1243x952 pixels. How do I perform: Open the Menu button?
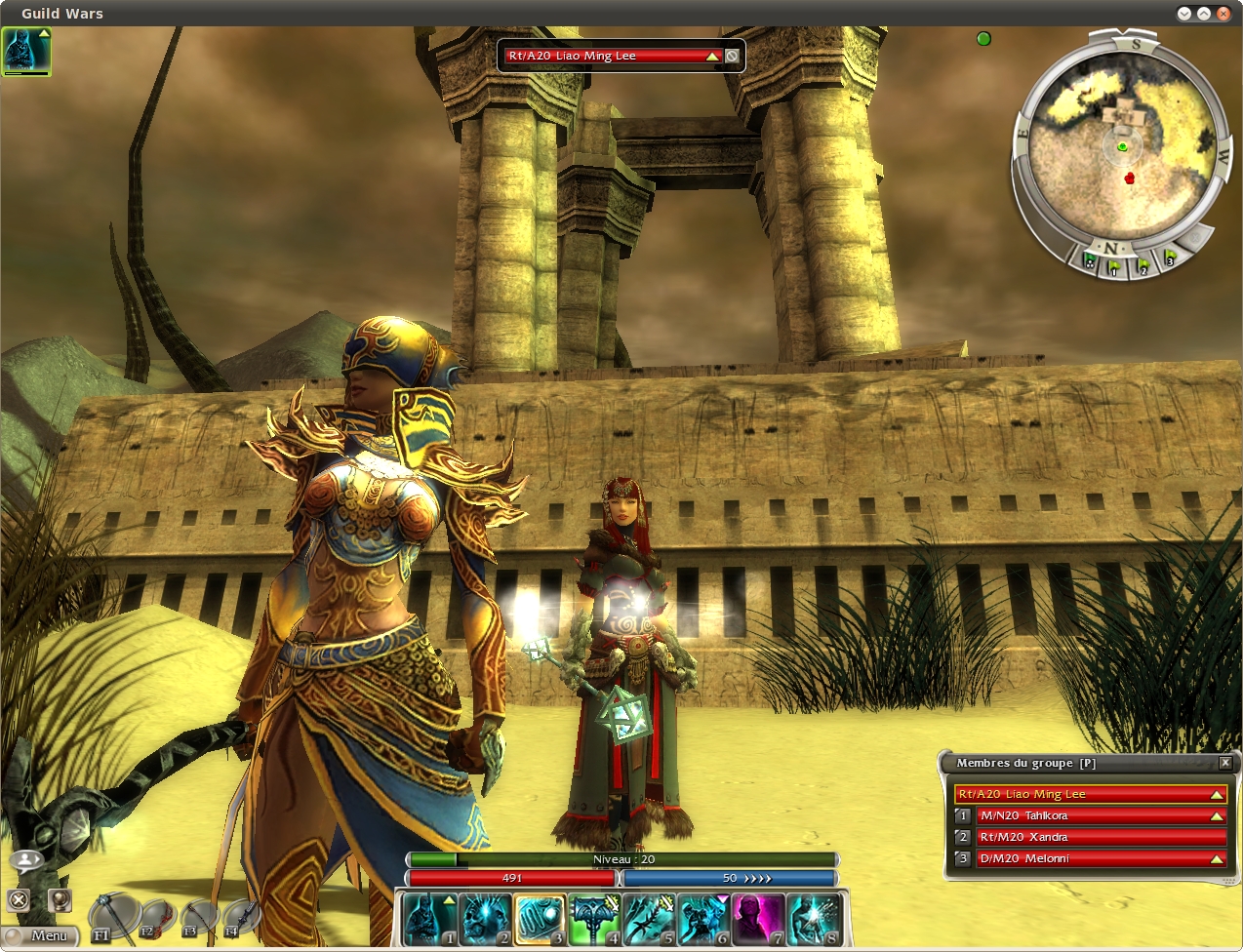pyautogui.click(x=41, y=935)
